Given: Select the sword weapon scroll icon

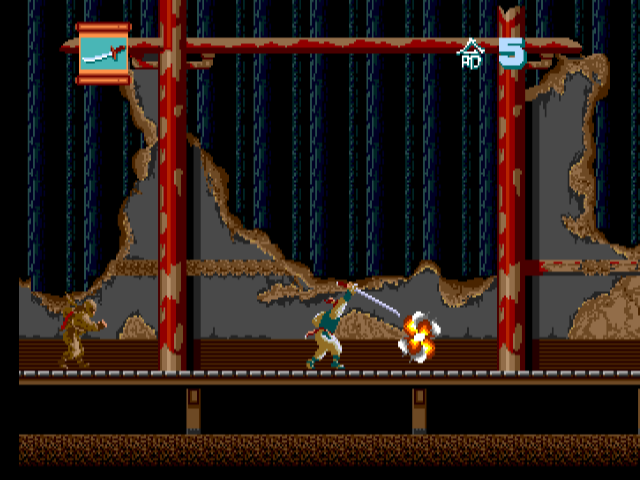Looking at the screenshot, I should (103, 53).
